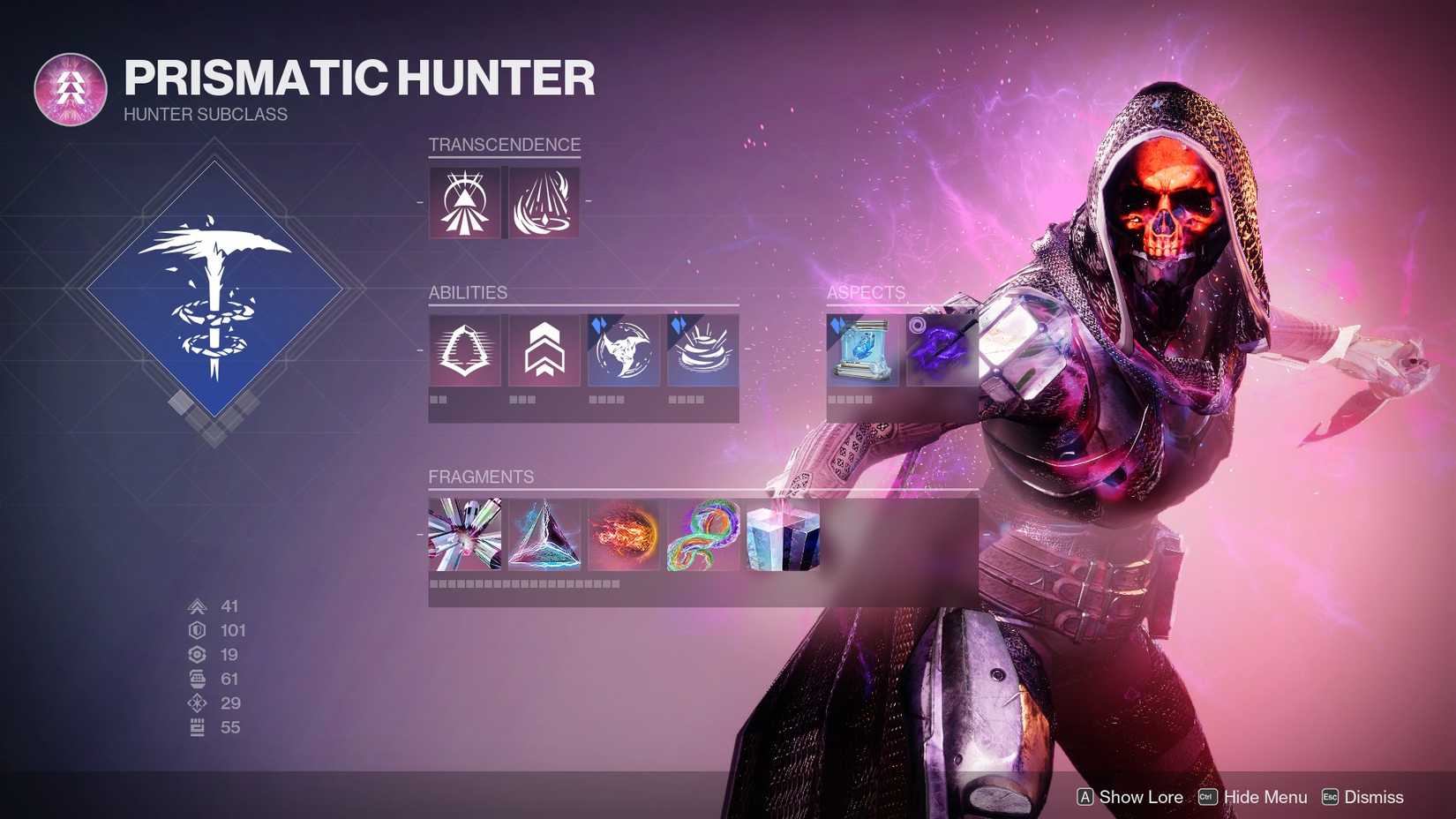Select the first prismatic fragment
Viewport: 1456px width, 819px height.
[463, 535]
